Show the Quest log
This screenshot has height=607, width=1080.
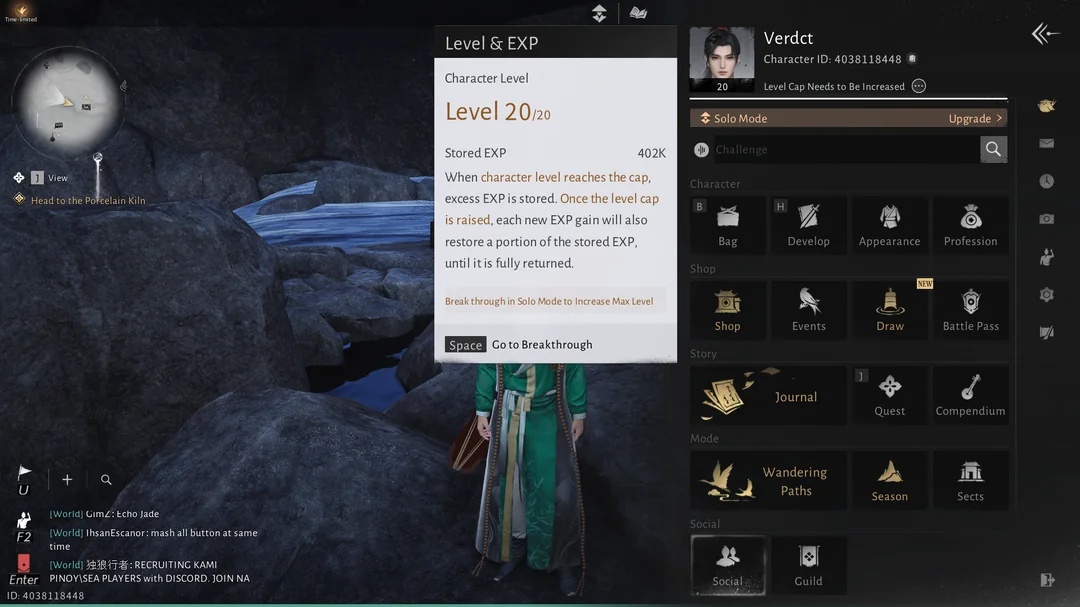pyautogui.click(x=889, y=394)
